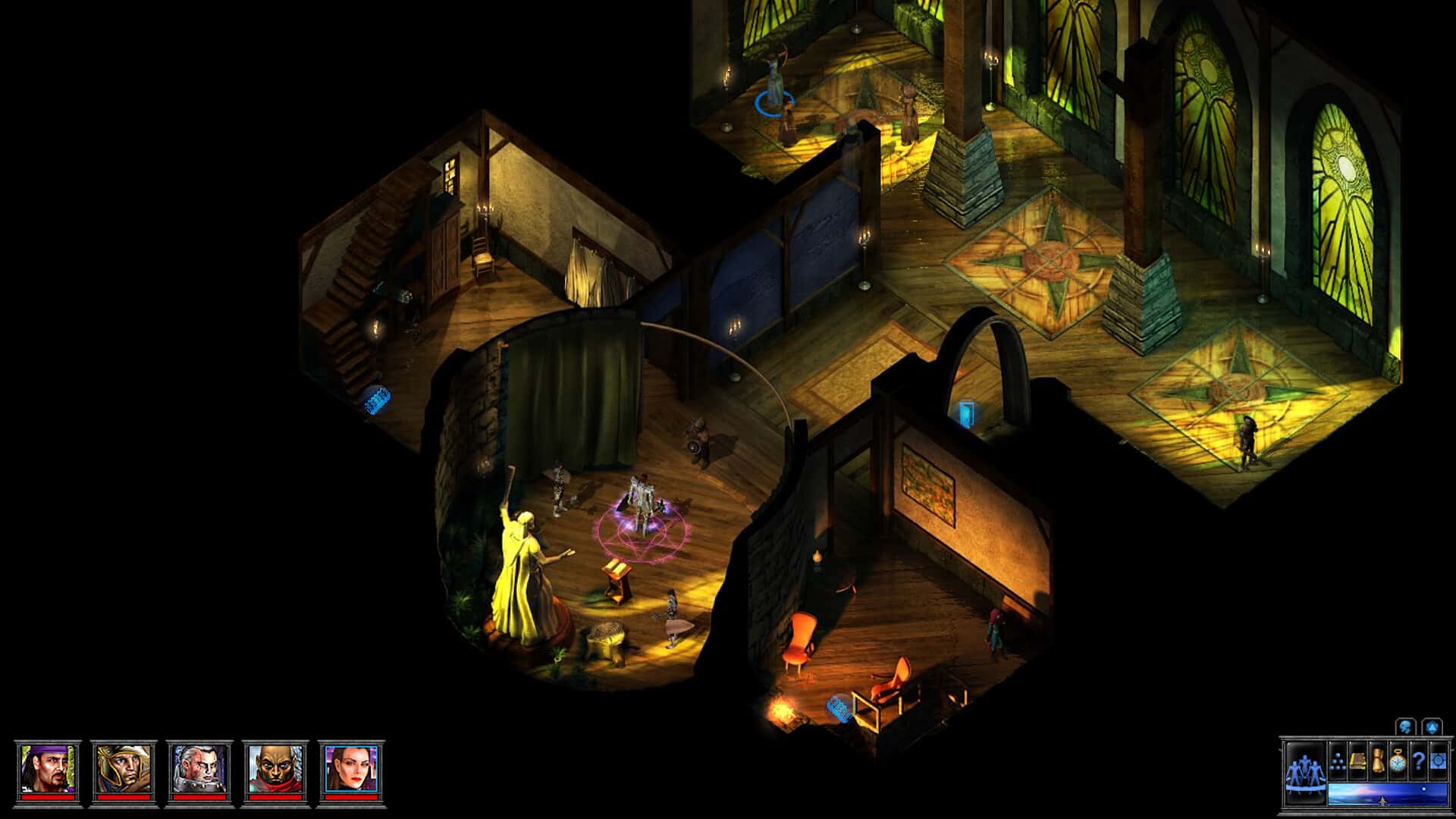This screenshot has height=819, width=1456.
Task: Activate the pocket watch icon
Action: coord(1398,761)
